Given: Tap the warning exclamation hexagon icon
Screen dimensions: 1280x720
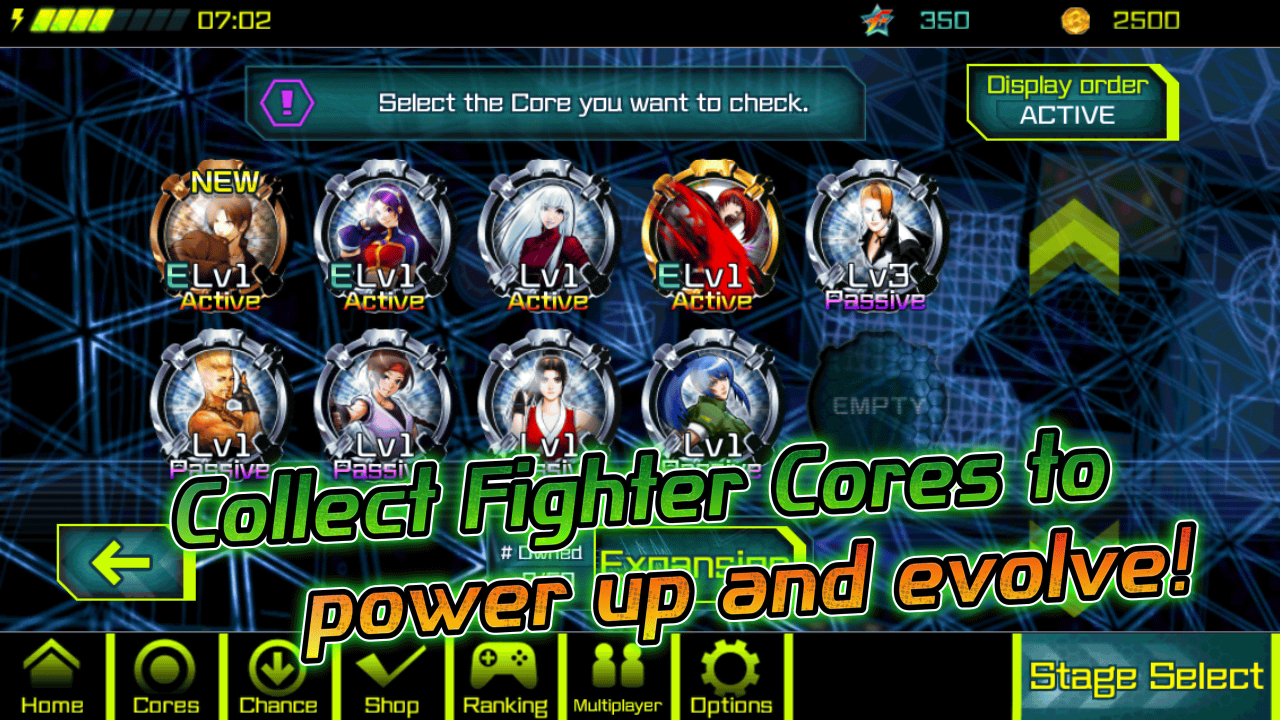Looking at the screenshot, I should coord(291,101).
